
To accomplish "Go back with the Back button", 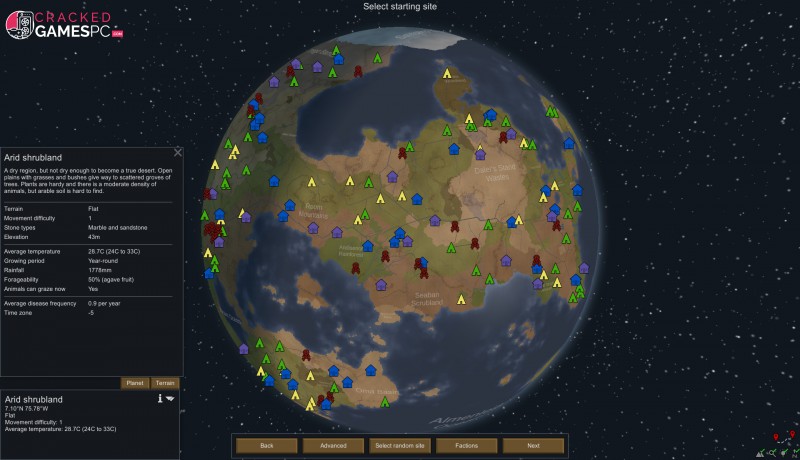I will click(267, 445).
